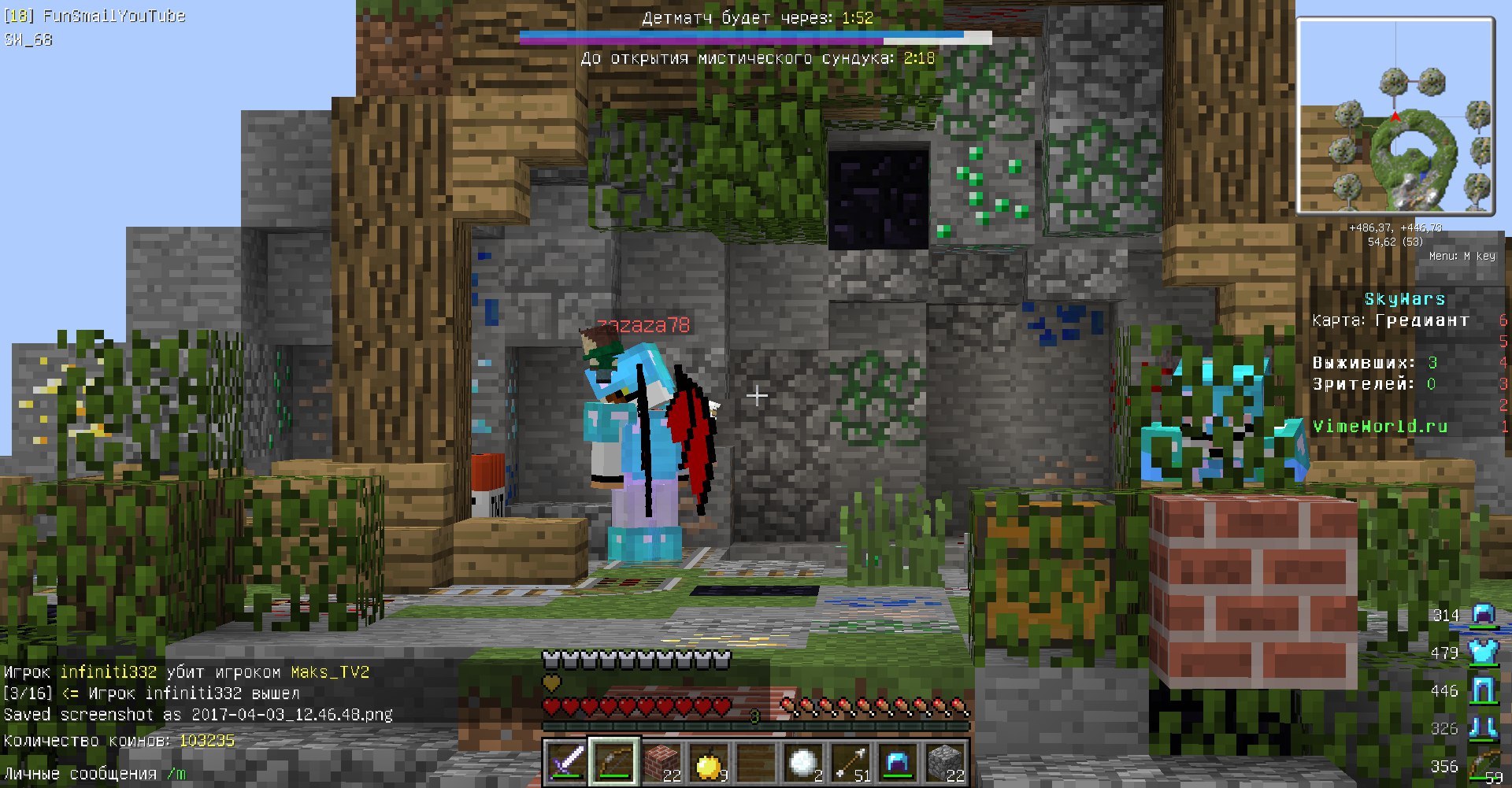Click the bow durability icon in armor HUD
Viewport: 1512px width, 788px height.
click(x=1485, y=766)
